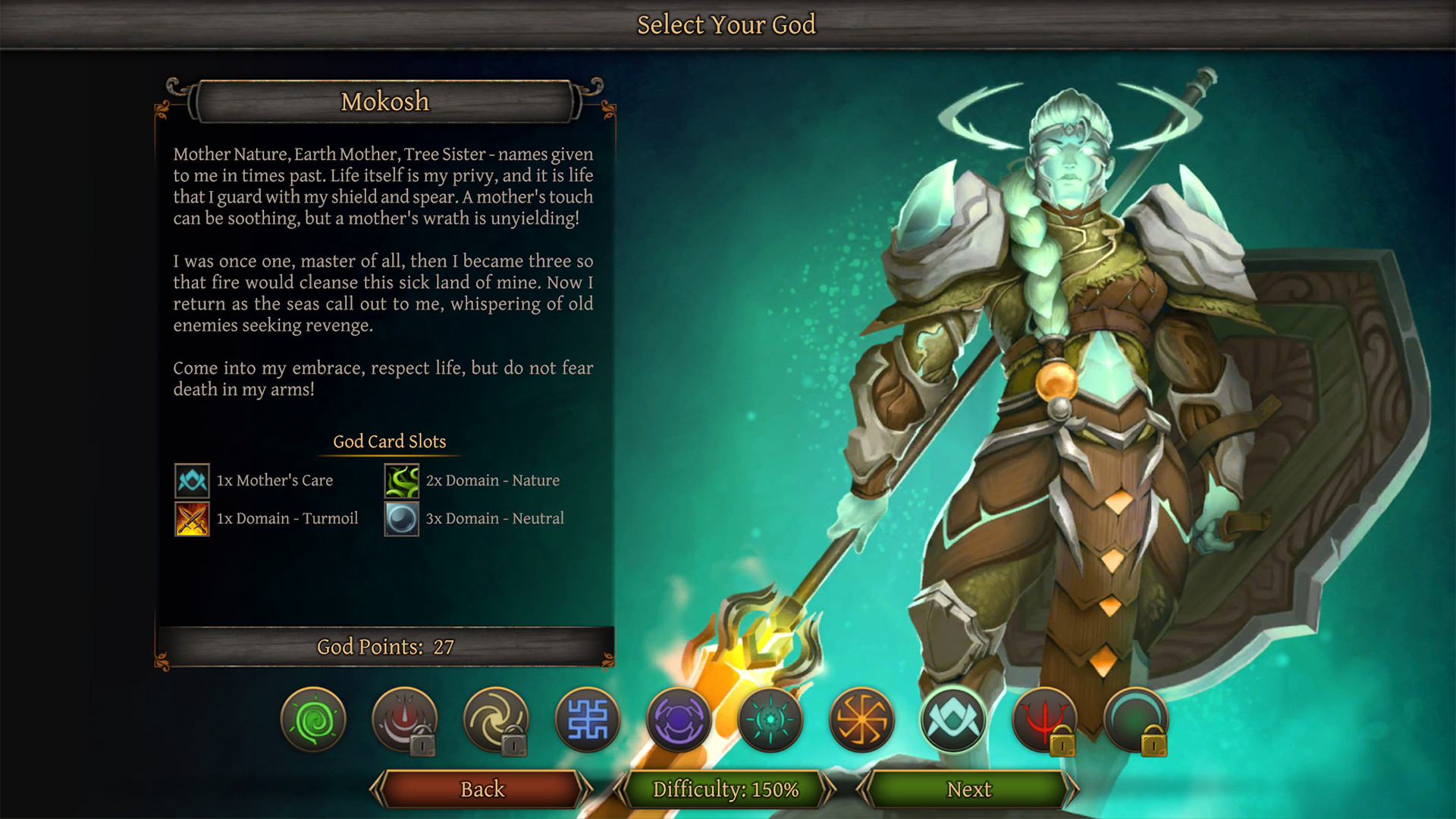Select the green spiral god icon
The width and height of the screenshot is (1456, 819).
coord(314,720)
